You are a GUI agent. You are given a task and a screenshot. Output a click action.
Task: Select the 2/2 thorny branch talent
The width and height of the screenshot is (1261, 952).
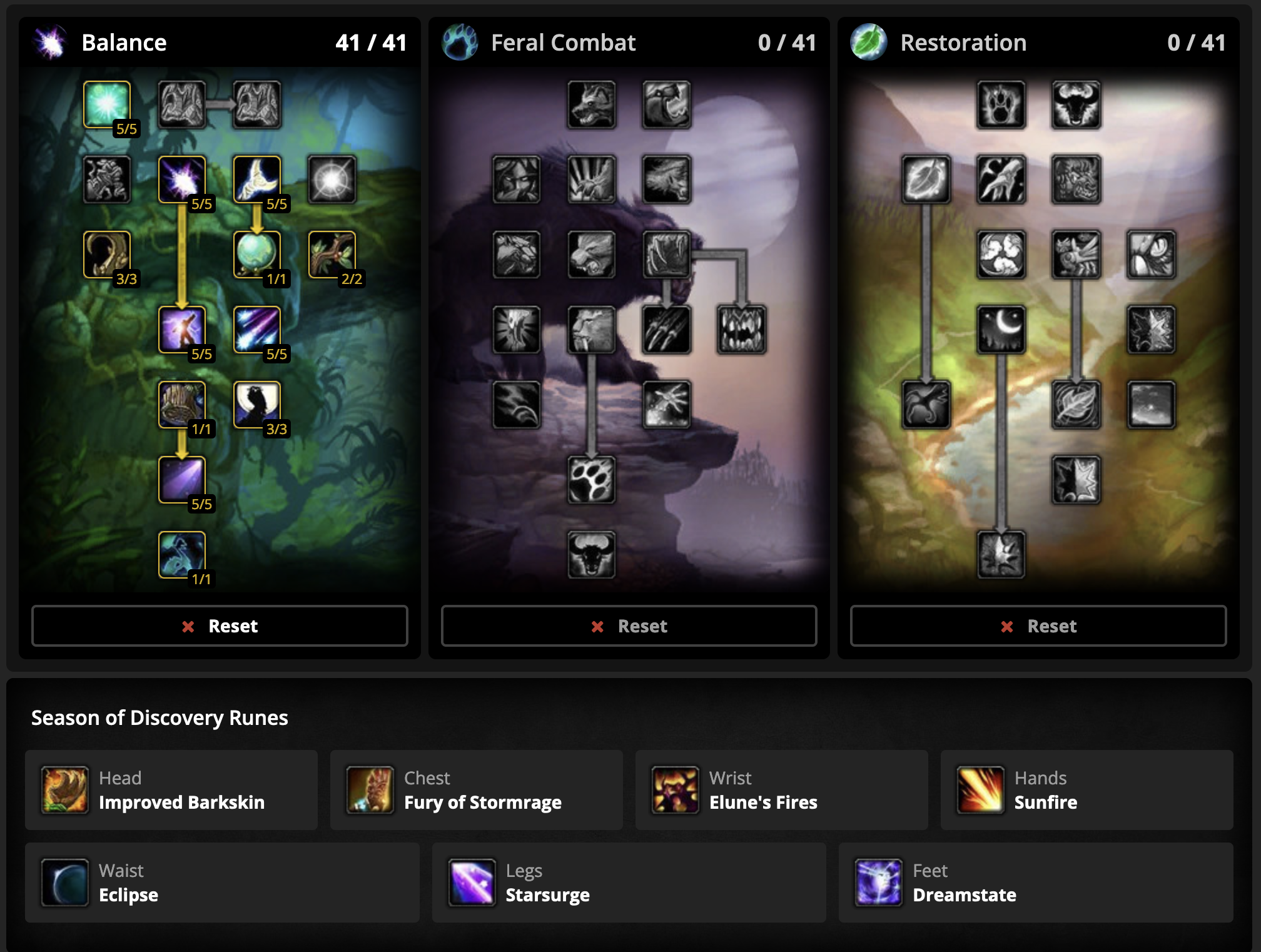tap(332, 255)
